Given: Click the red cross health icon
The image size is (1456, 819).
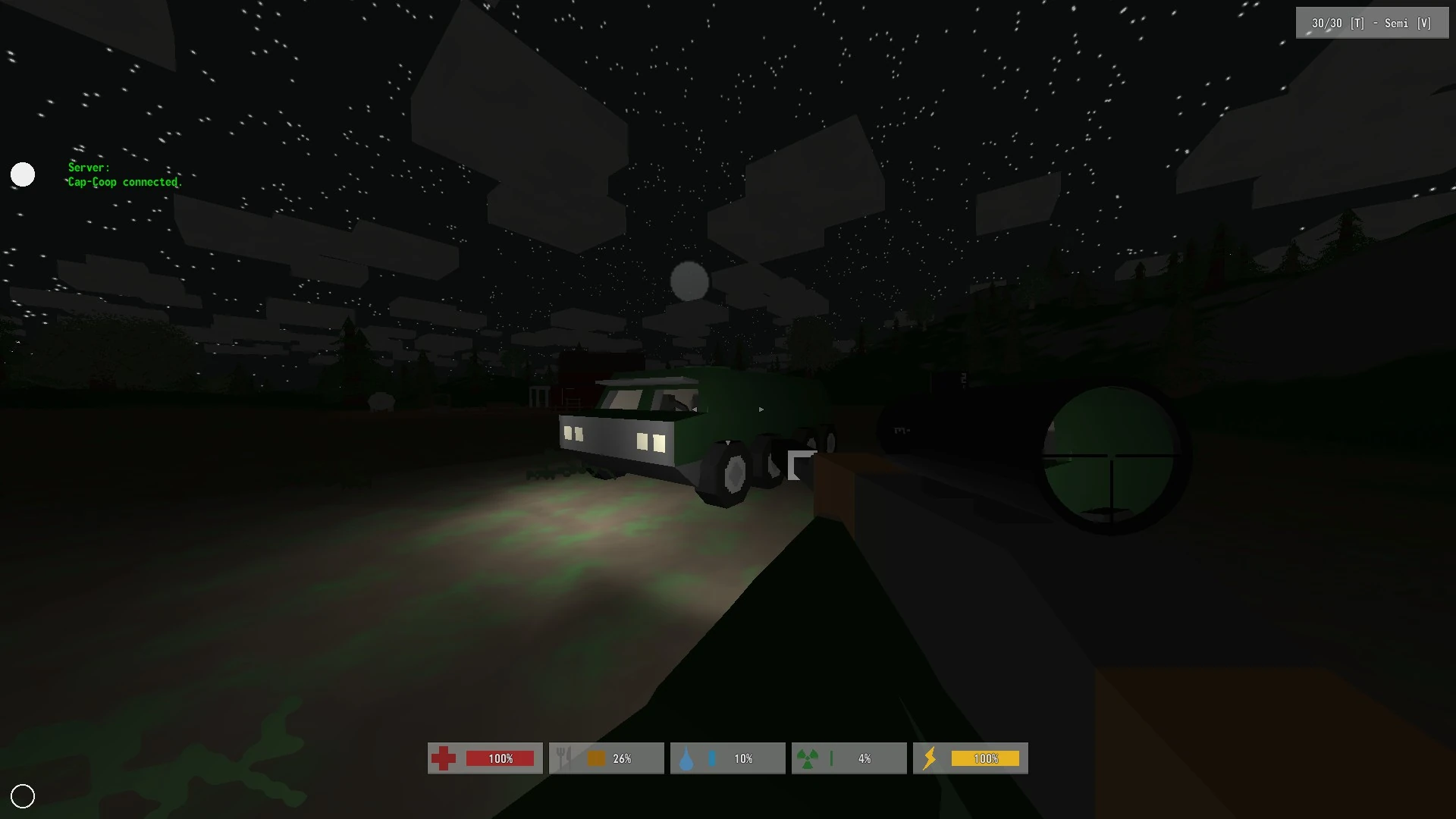Looking at the screenshot, I should tap(444, 758).
